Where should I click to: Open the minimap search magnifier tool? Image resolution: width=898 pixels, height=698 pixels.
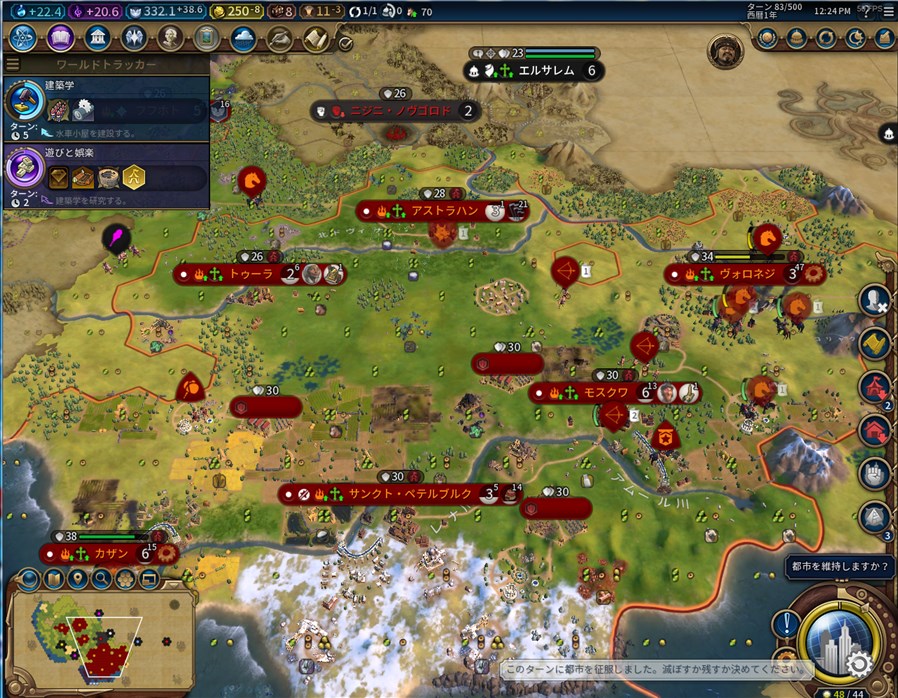101,578
